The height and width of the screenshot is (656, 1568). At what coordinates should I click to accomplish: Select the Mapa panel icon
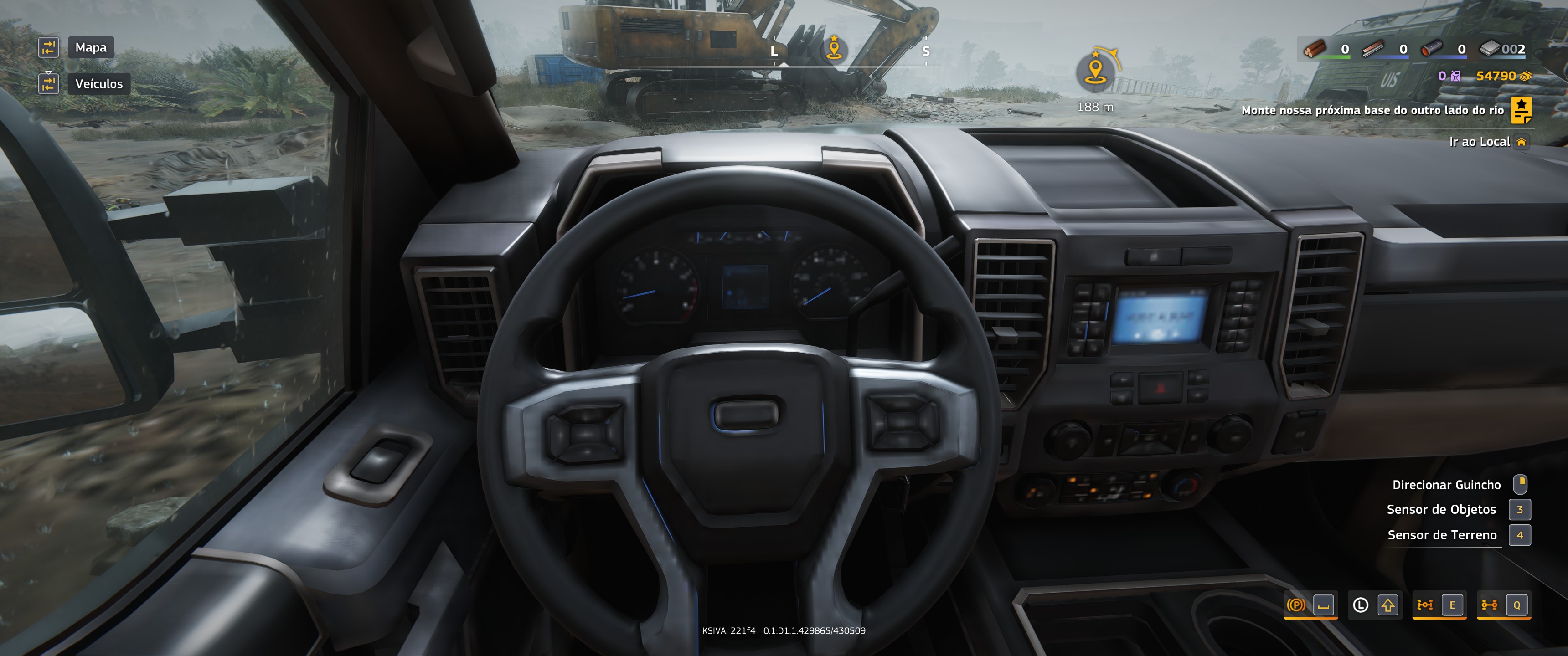pyautogui.click(x=48, y=47)
